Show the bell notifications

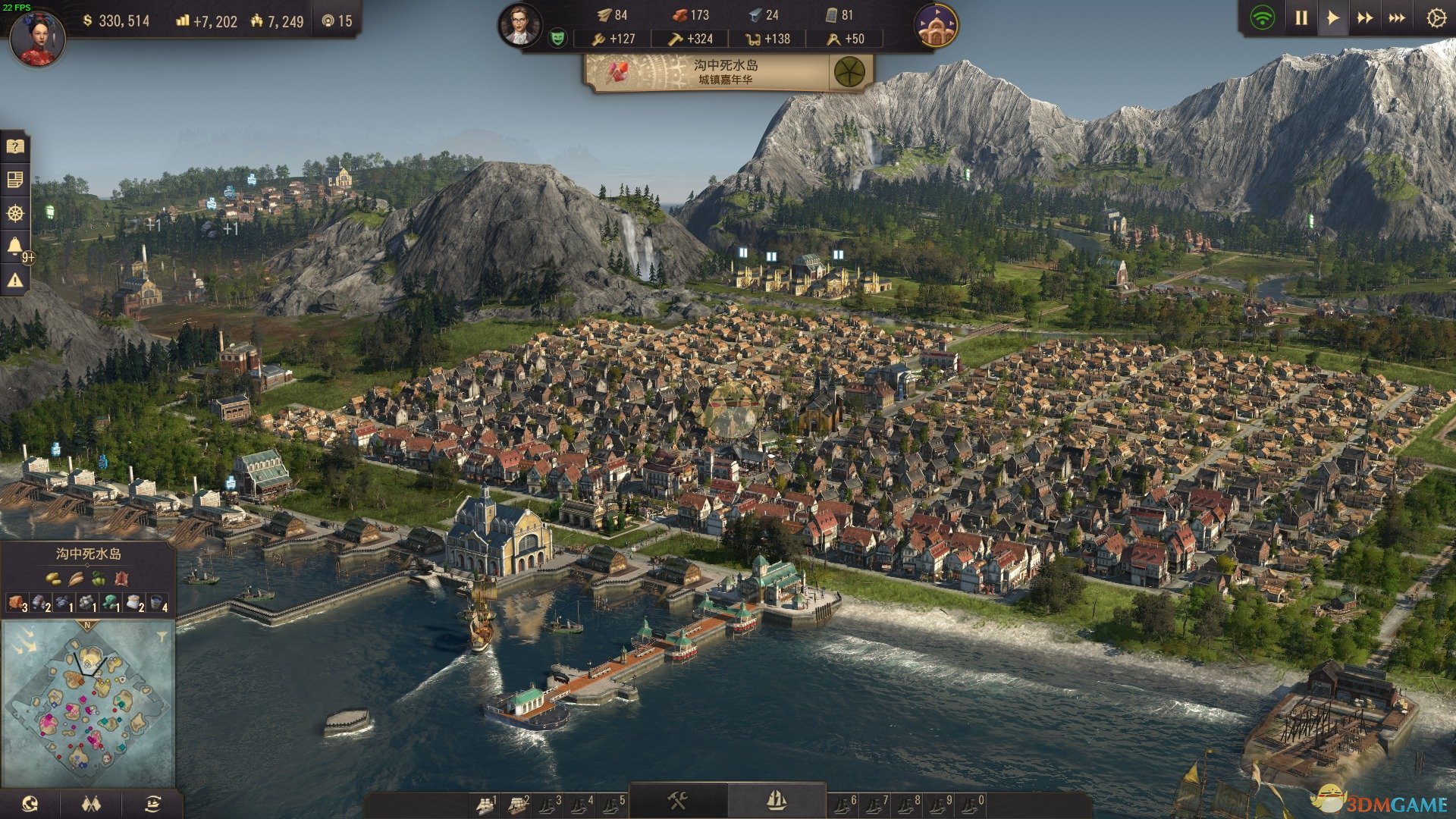[x=15, y=246]
